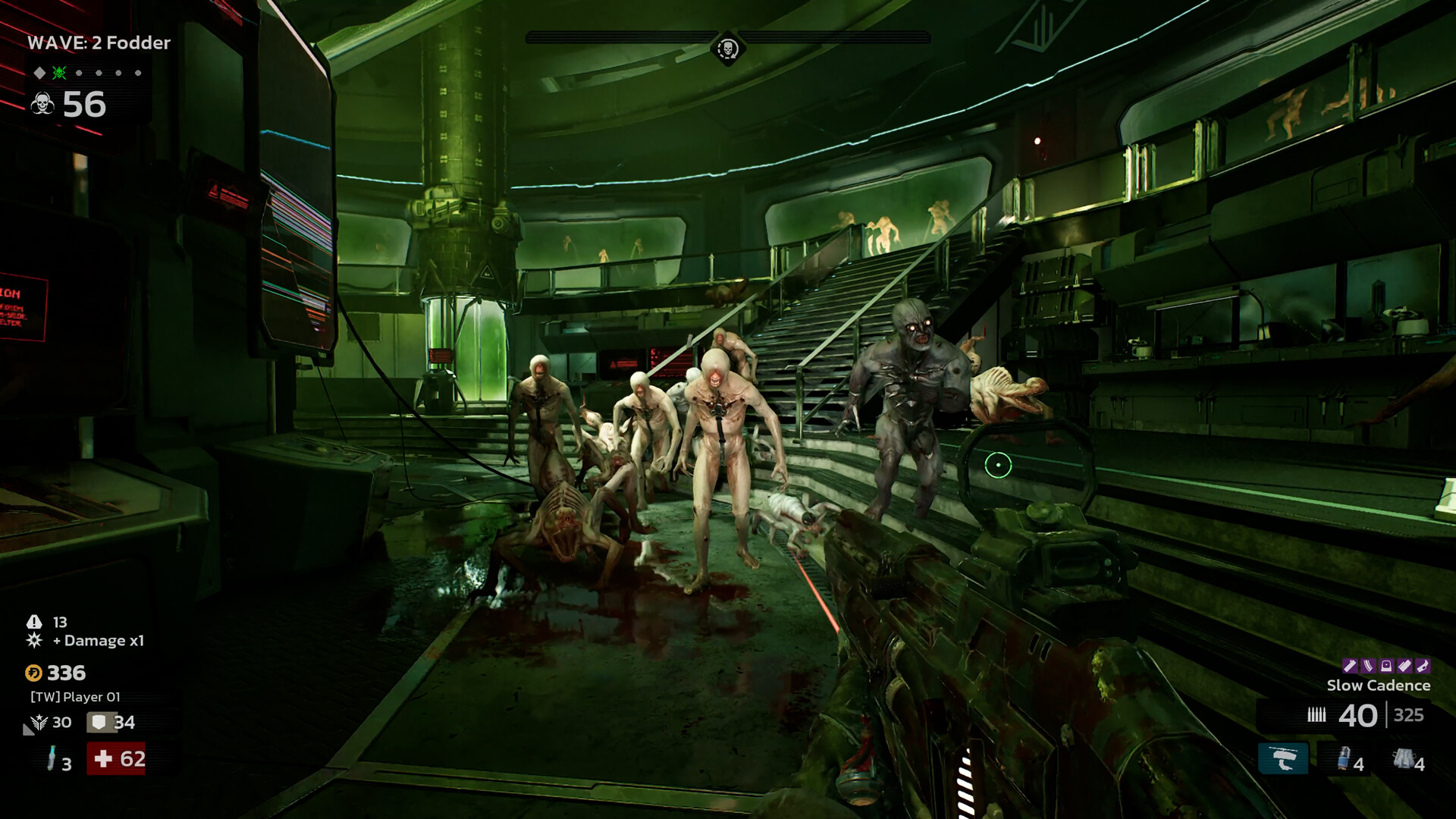Select the Slow Cadence weapon label
Image resolution: width=1456 pixels, height=819 pixels.
tap(1379, 685)
